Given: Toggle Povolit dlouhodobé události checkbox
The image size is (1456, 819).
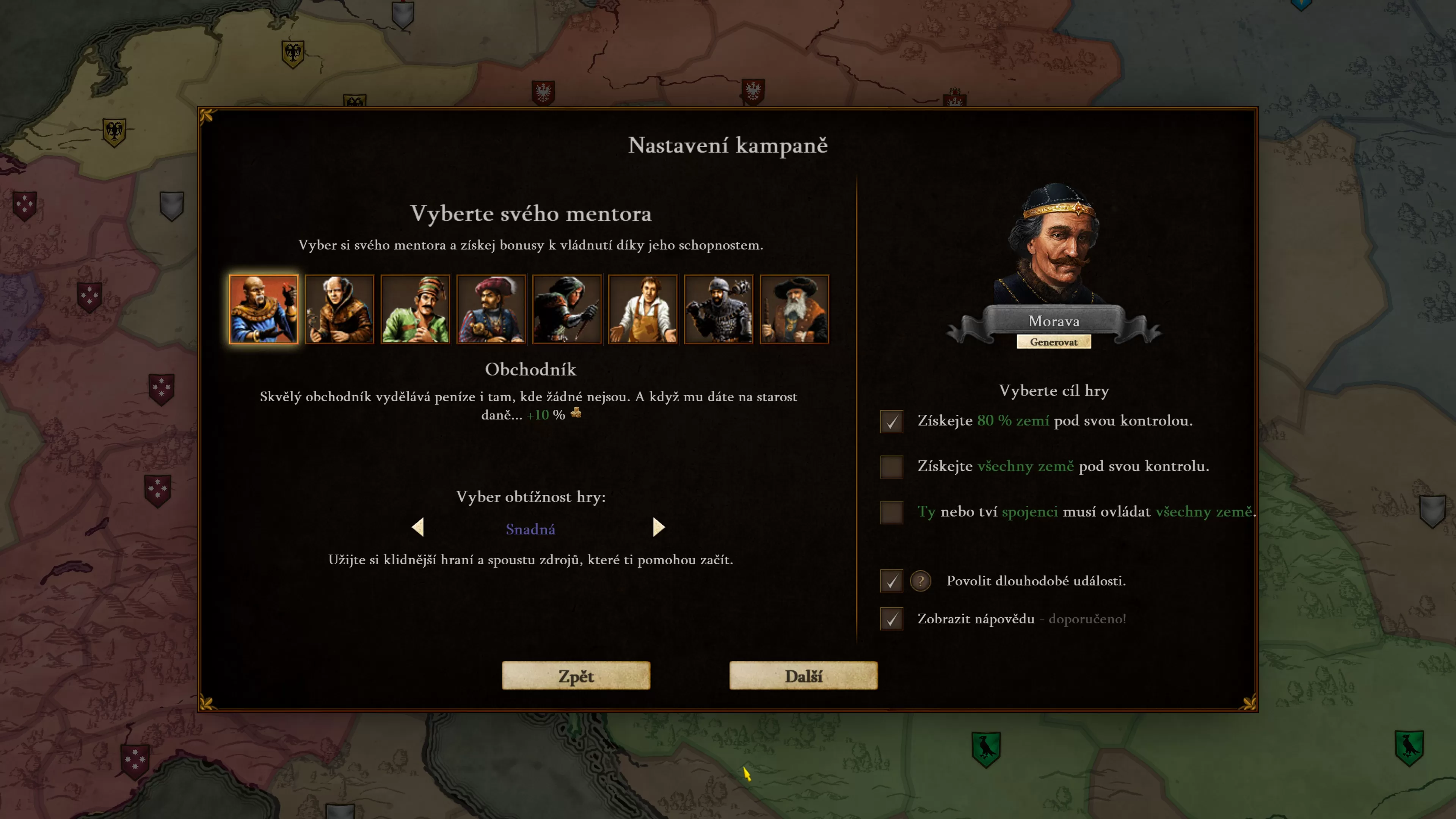Looking at the screenshot, I should [891, 581].
